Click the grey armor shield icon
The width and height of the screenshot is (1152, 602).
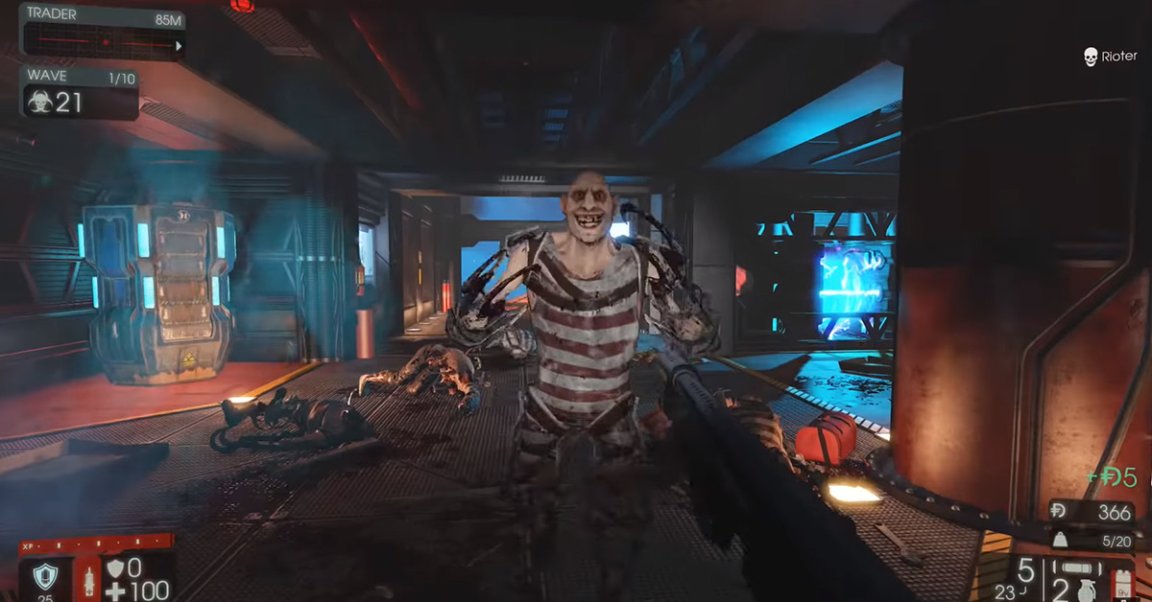pos(114,568)
